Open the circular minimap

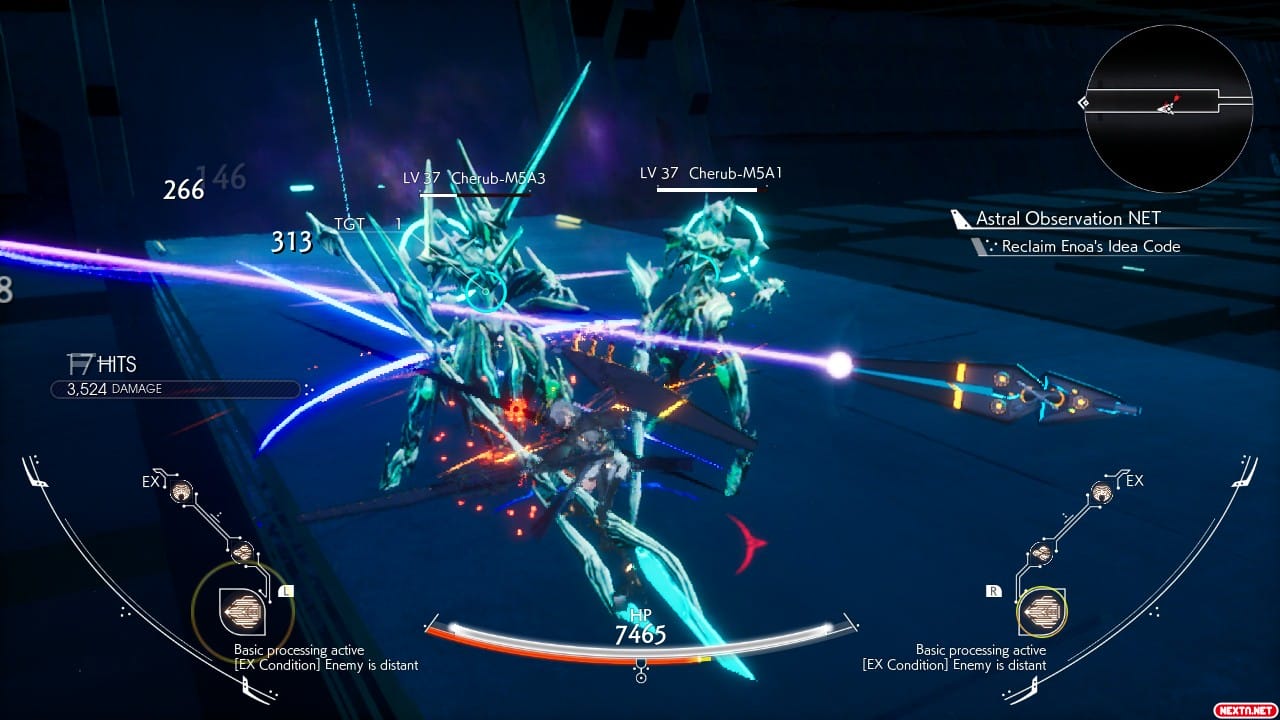pos(1168,108)
